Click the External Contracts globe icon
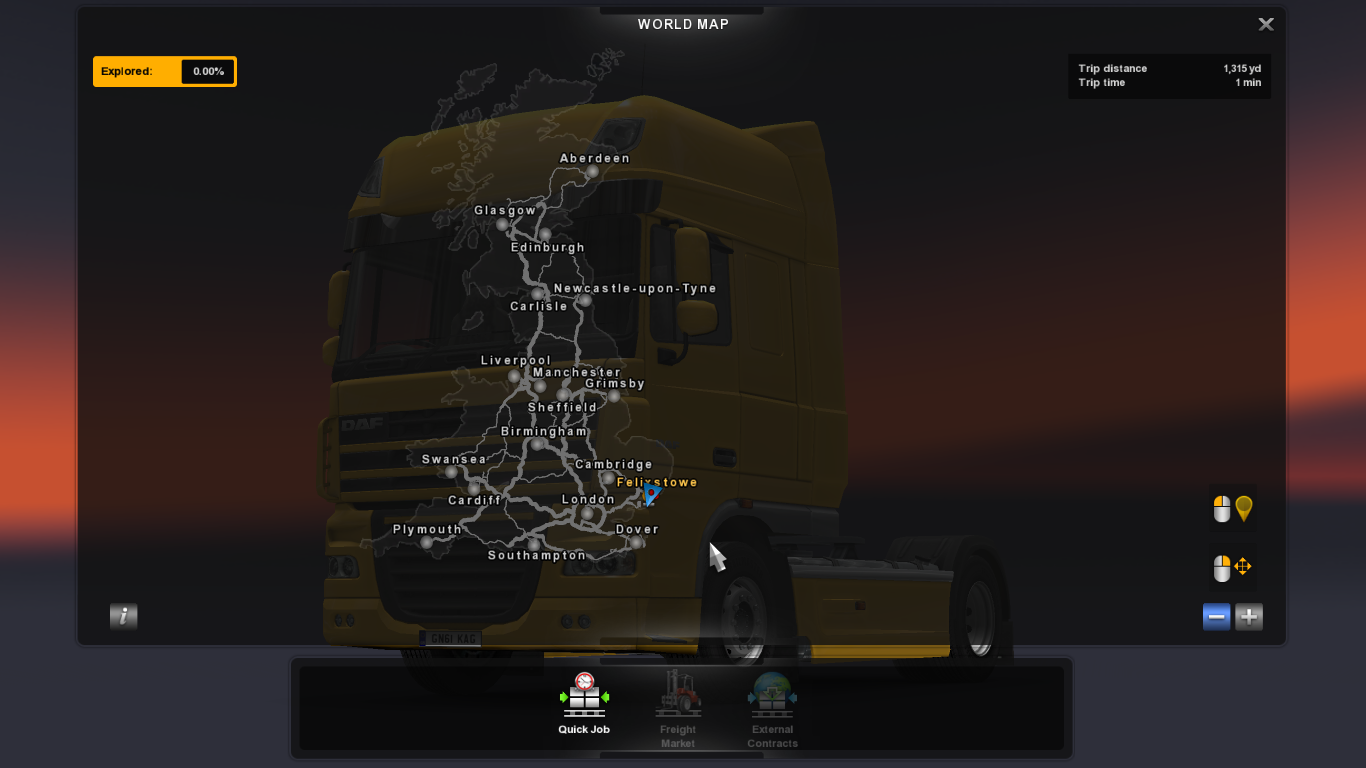Screen dimensions: 1366x768 coord(772,692)
